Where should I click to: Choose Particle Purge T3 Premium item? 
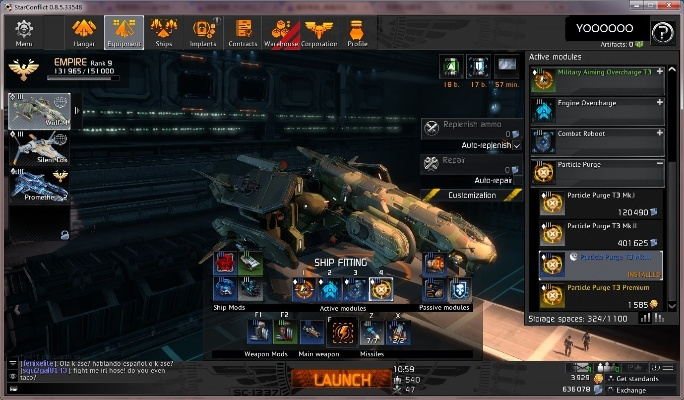click(598, 295)
